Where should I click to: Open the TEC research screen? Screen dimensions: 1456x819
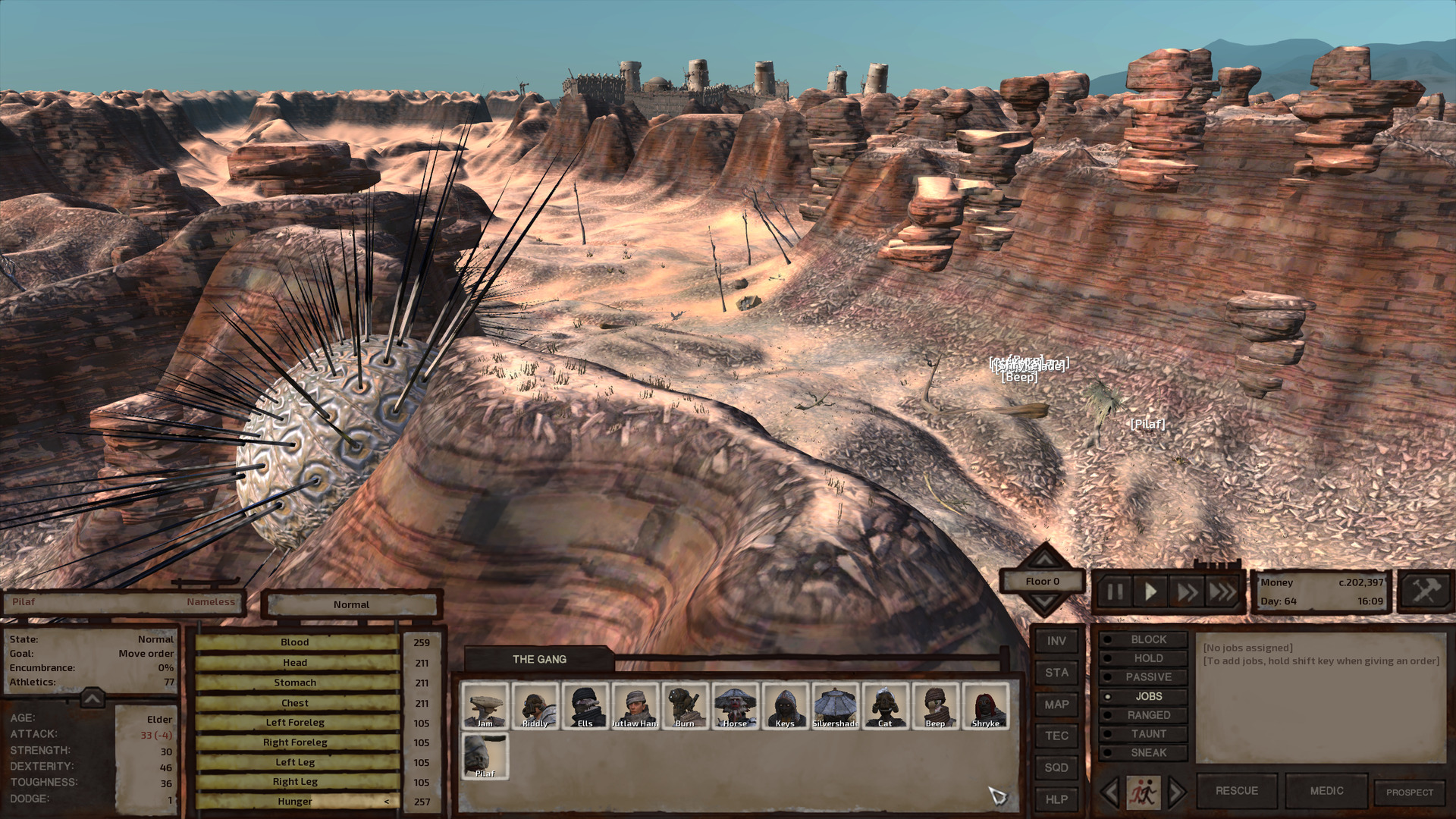pyautogui.click(x=1056, y=736)
